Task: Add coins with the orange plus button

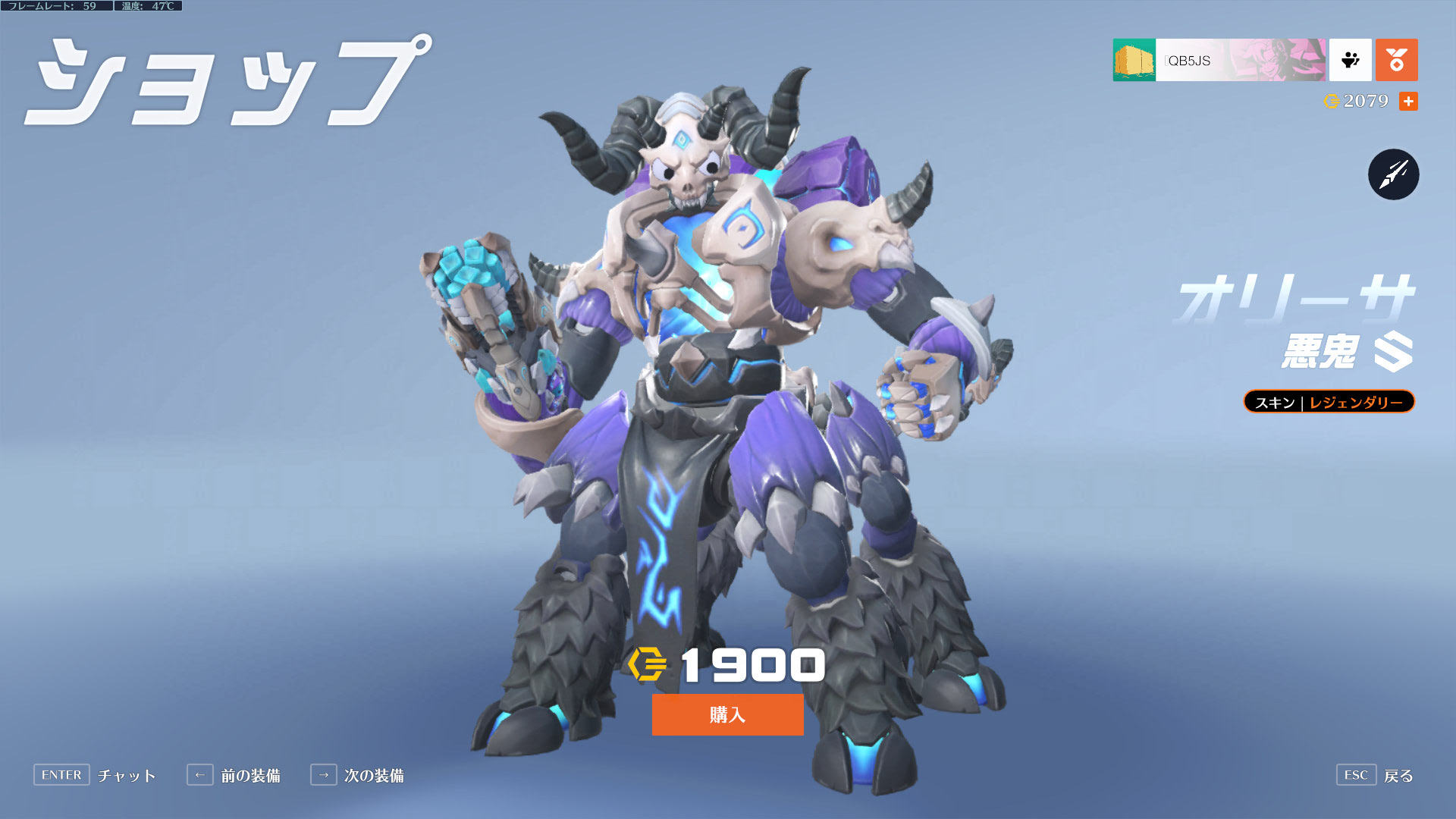Action: [1408, 101]
